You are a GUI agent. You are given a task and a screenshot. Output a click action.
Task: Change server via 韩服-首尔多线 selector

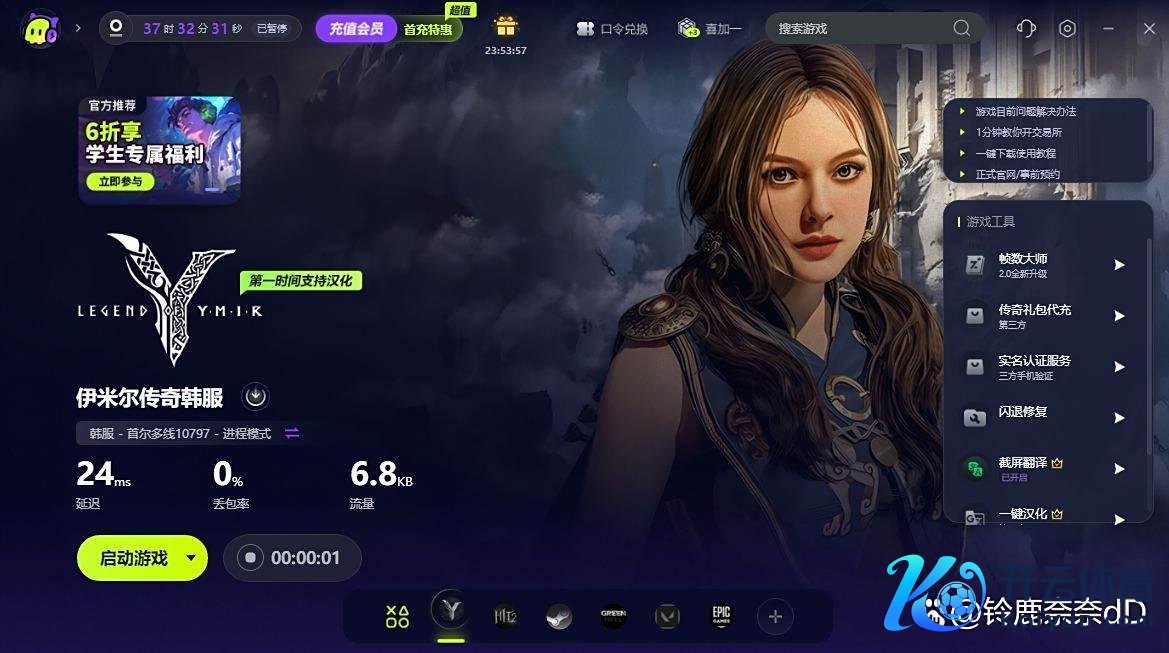pos(189,433)
